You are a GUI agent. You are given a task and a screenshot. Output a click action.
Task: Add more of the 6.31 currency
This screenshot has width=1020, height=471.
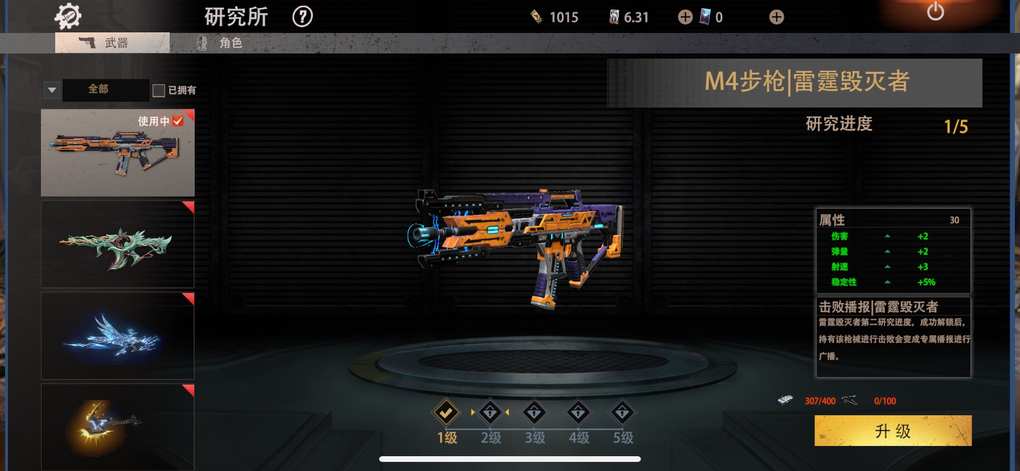coord(685,17)
